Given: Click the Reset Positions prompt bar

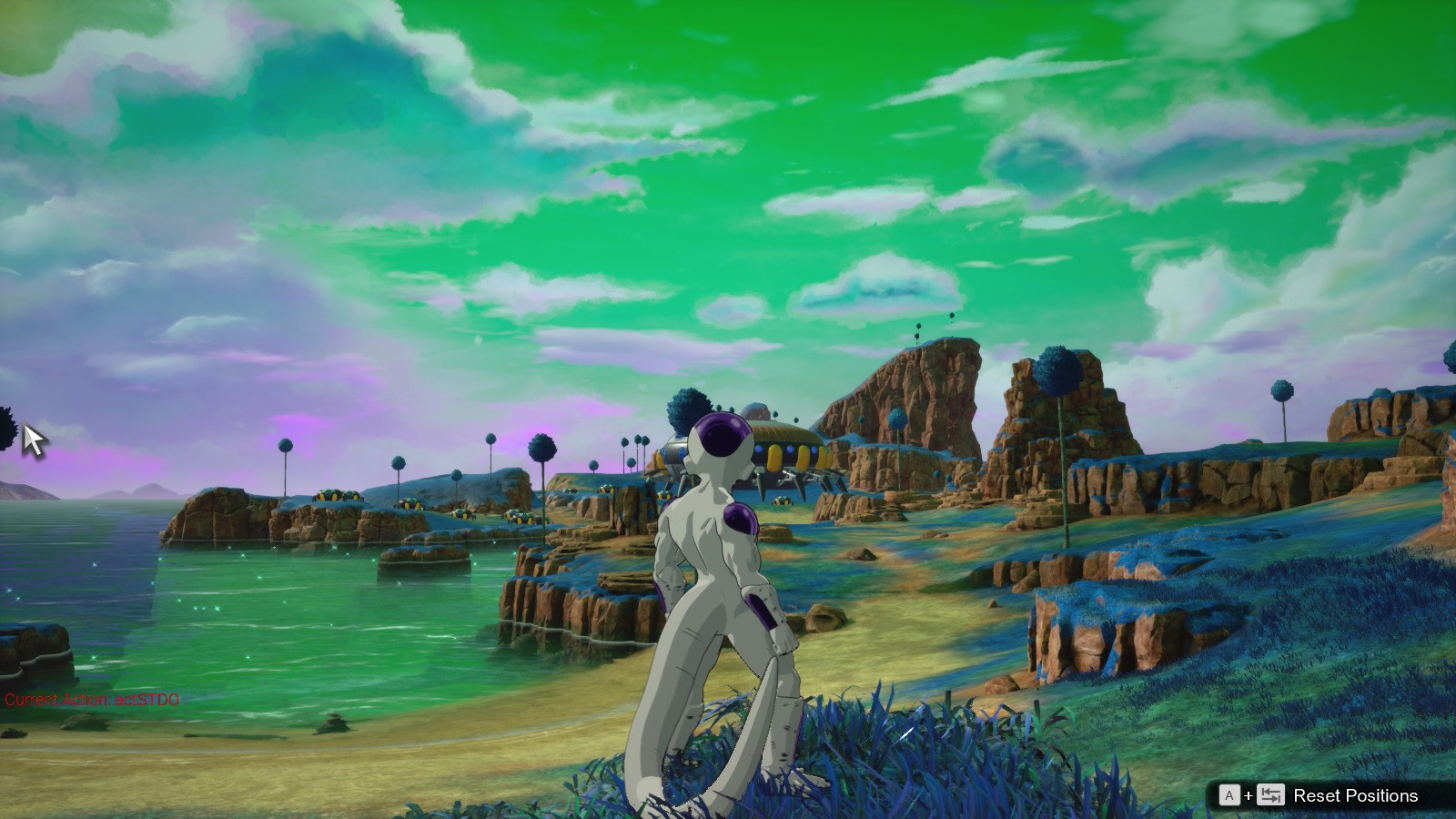Looking at the screenshot, I should pyautogui.click(x=1319, y=794).
